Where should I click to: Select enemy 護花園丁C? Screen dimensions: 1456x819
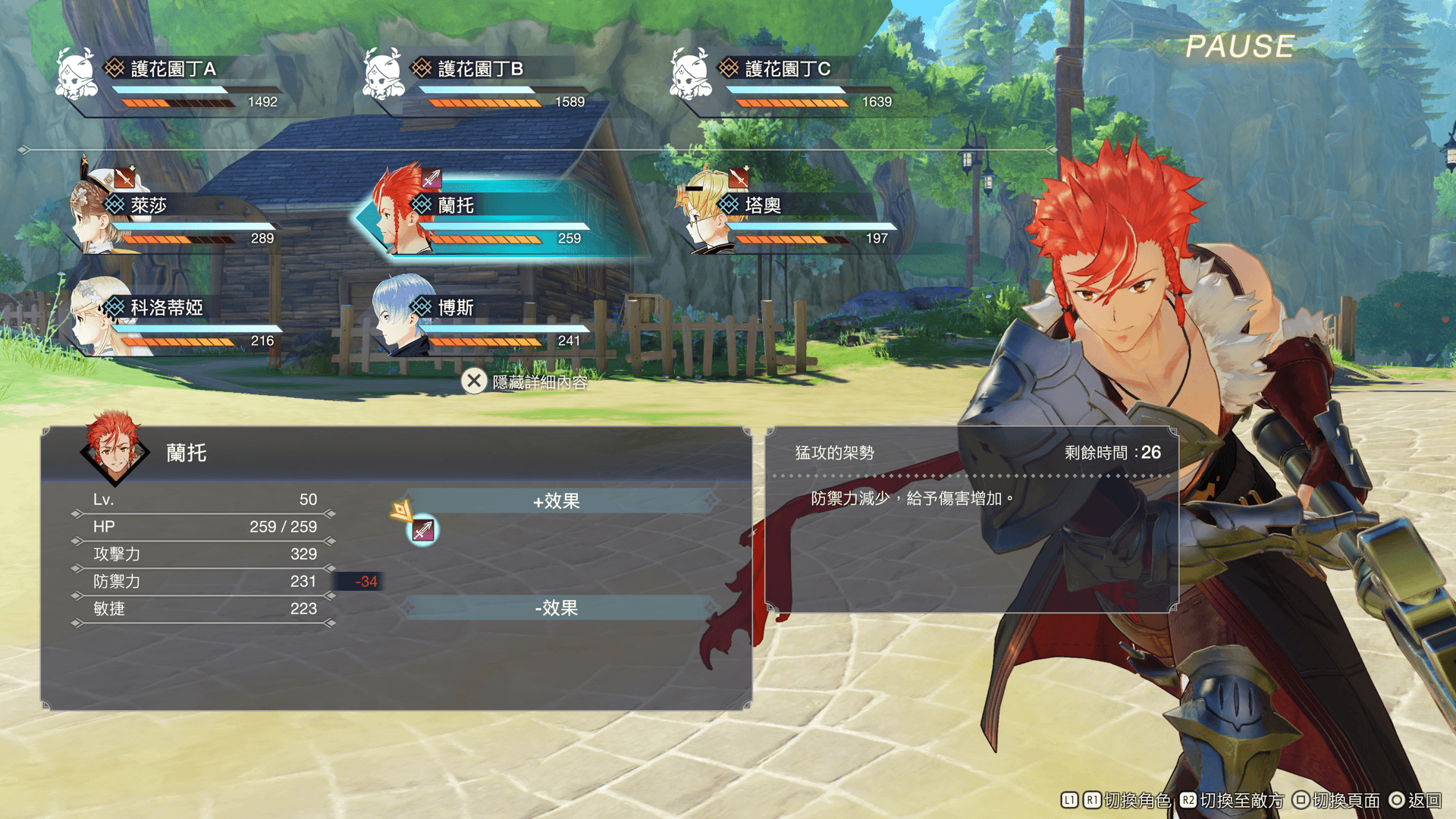pyautogui.click(x=787, y=80)
